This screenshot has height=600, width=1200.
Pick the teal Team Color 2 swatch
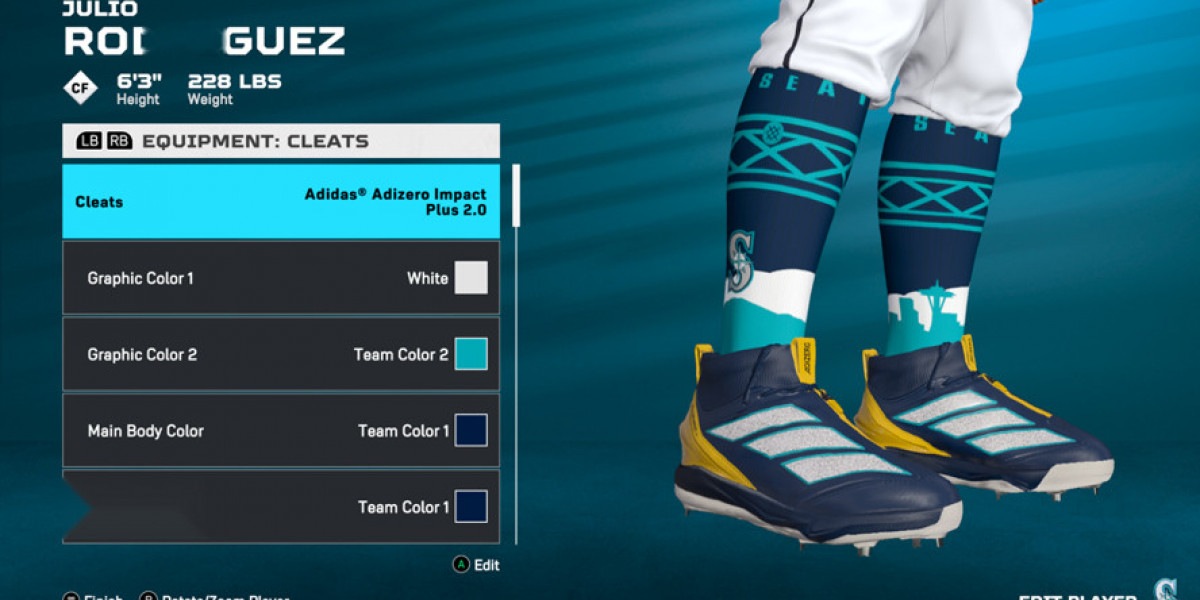(471, 354)
